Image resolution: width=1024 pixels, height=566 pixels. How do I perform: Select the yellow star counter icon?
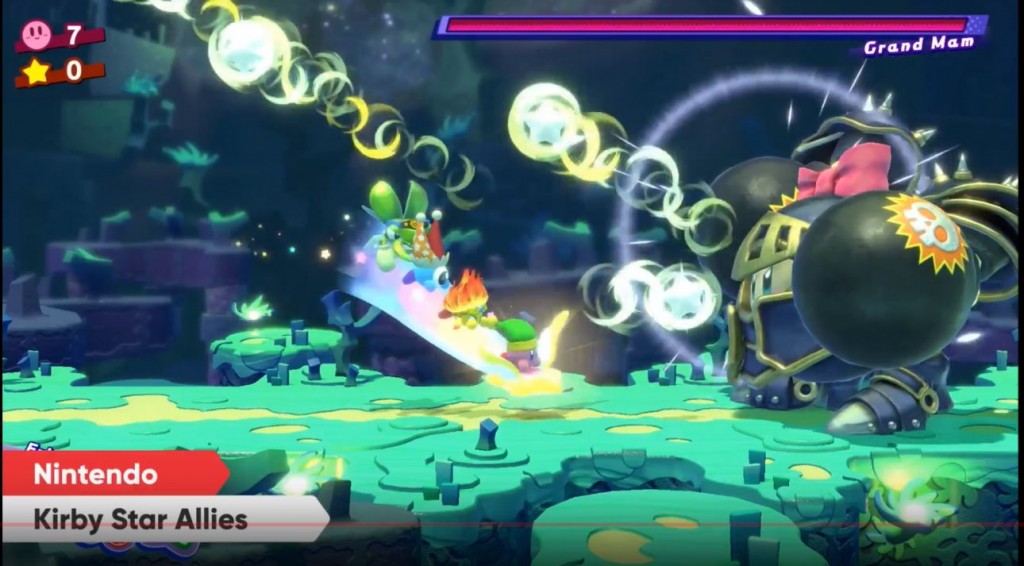click(37, 72)
